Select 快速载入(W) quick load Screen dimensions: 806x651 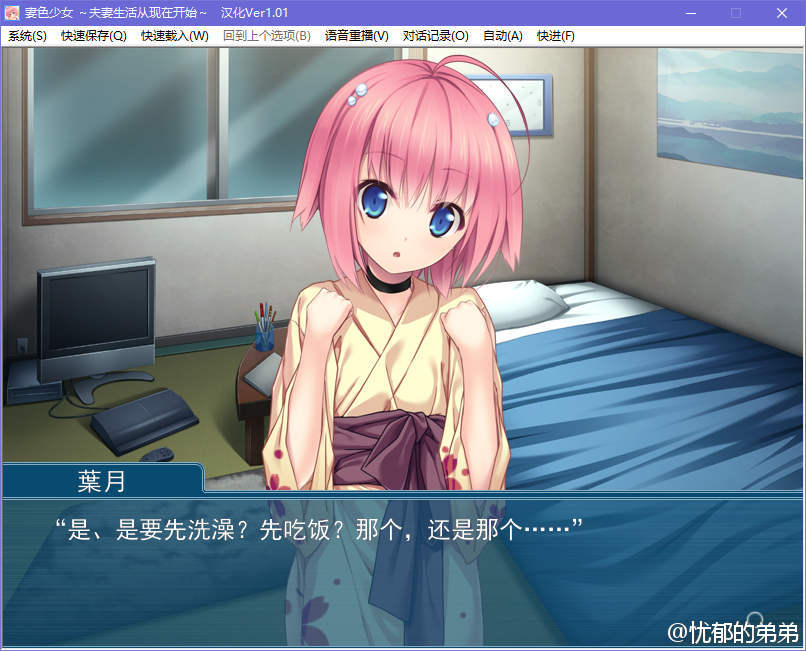[x=175, y=36]
